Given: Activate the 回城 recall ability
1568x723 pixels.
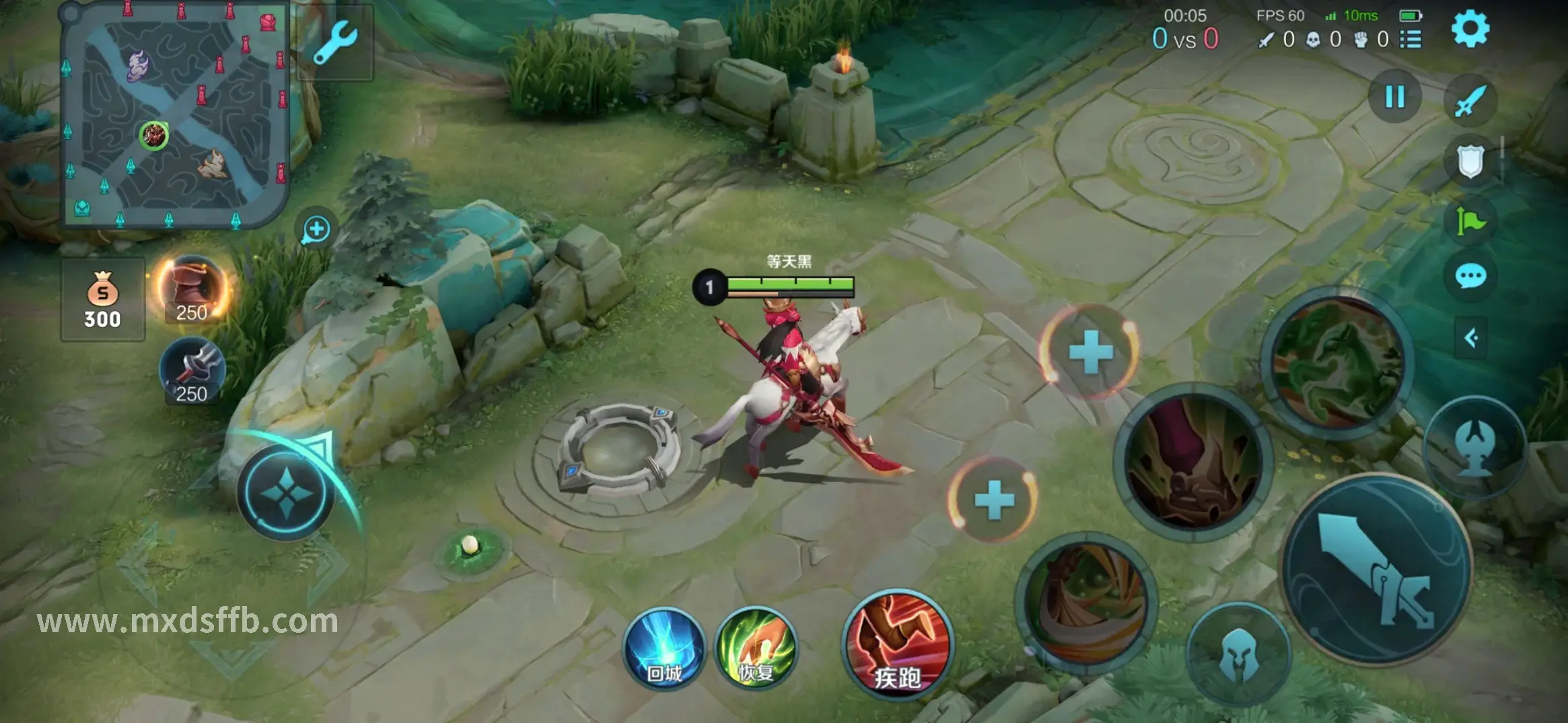Looking at the screenshot, I should pos(664,650).
